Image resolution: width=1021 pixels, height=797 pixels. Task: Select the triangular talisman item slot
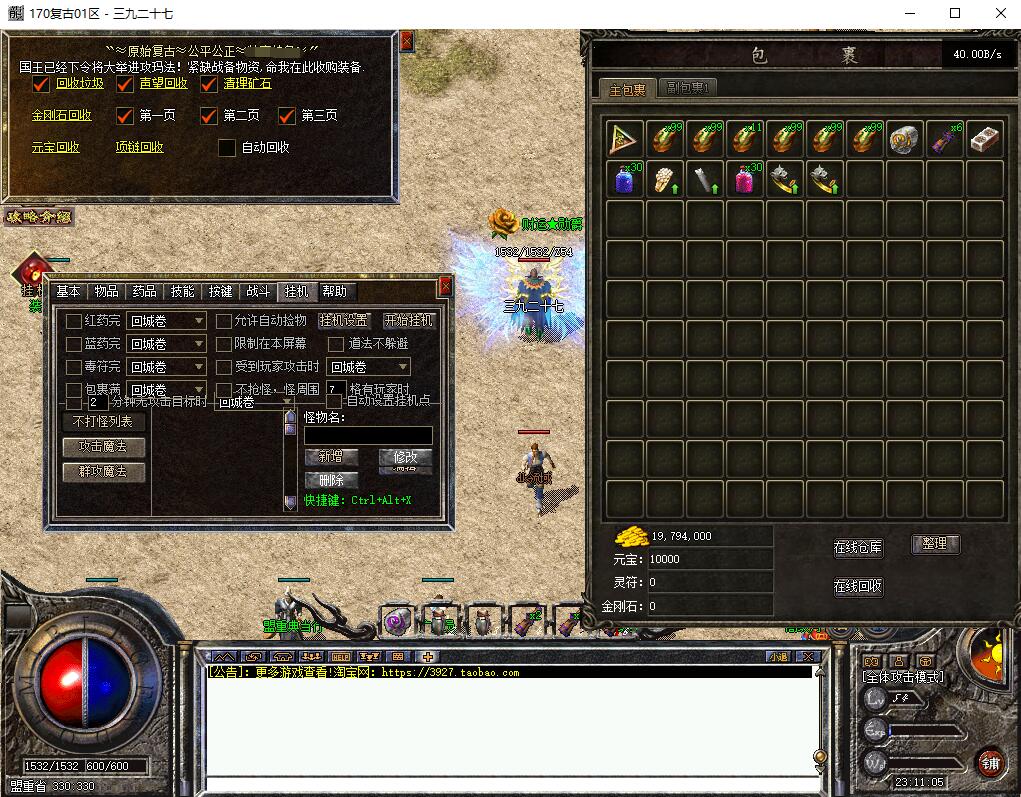pos(626,138)
